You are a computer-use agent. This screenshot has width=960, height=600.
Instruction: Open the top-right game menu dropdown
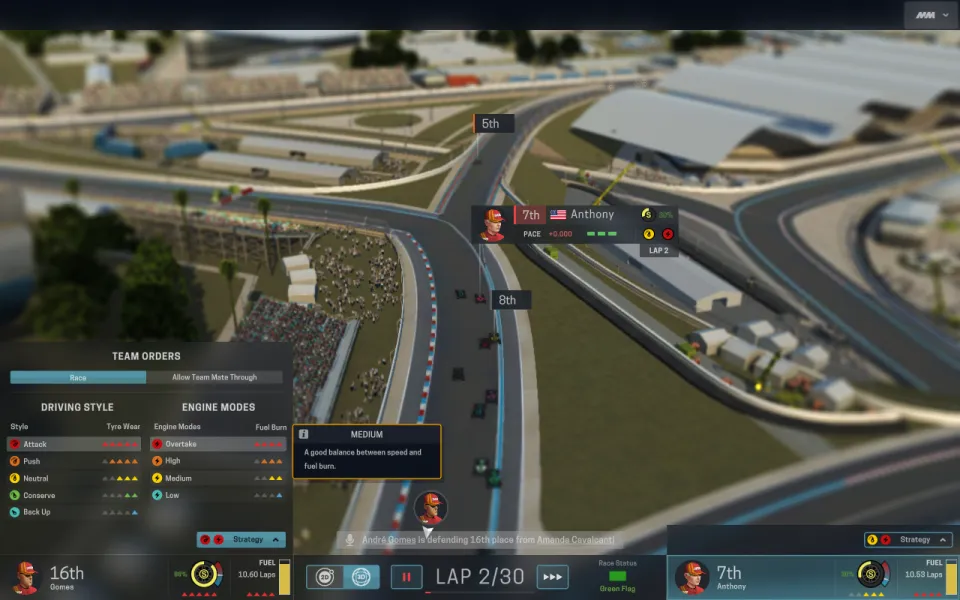click(929, 15)
